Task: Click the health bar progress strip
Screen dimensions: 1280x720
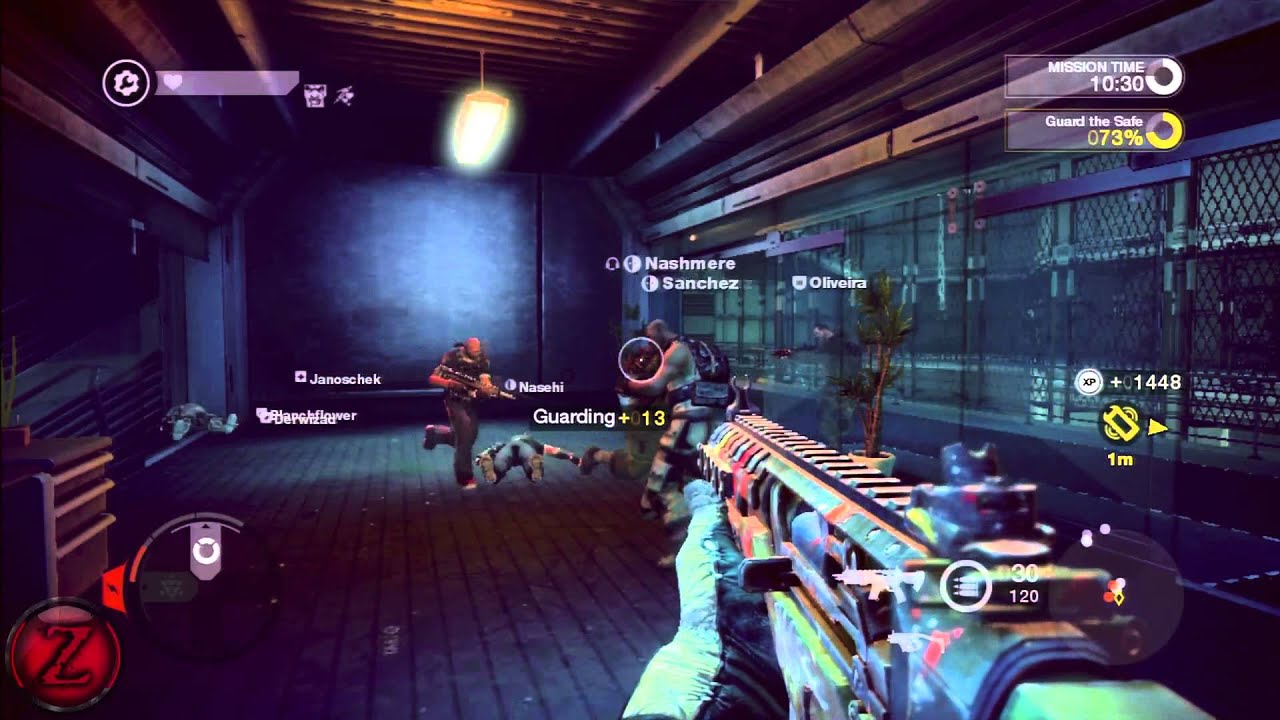Action: click(x=230, y=82)
